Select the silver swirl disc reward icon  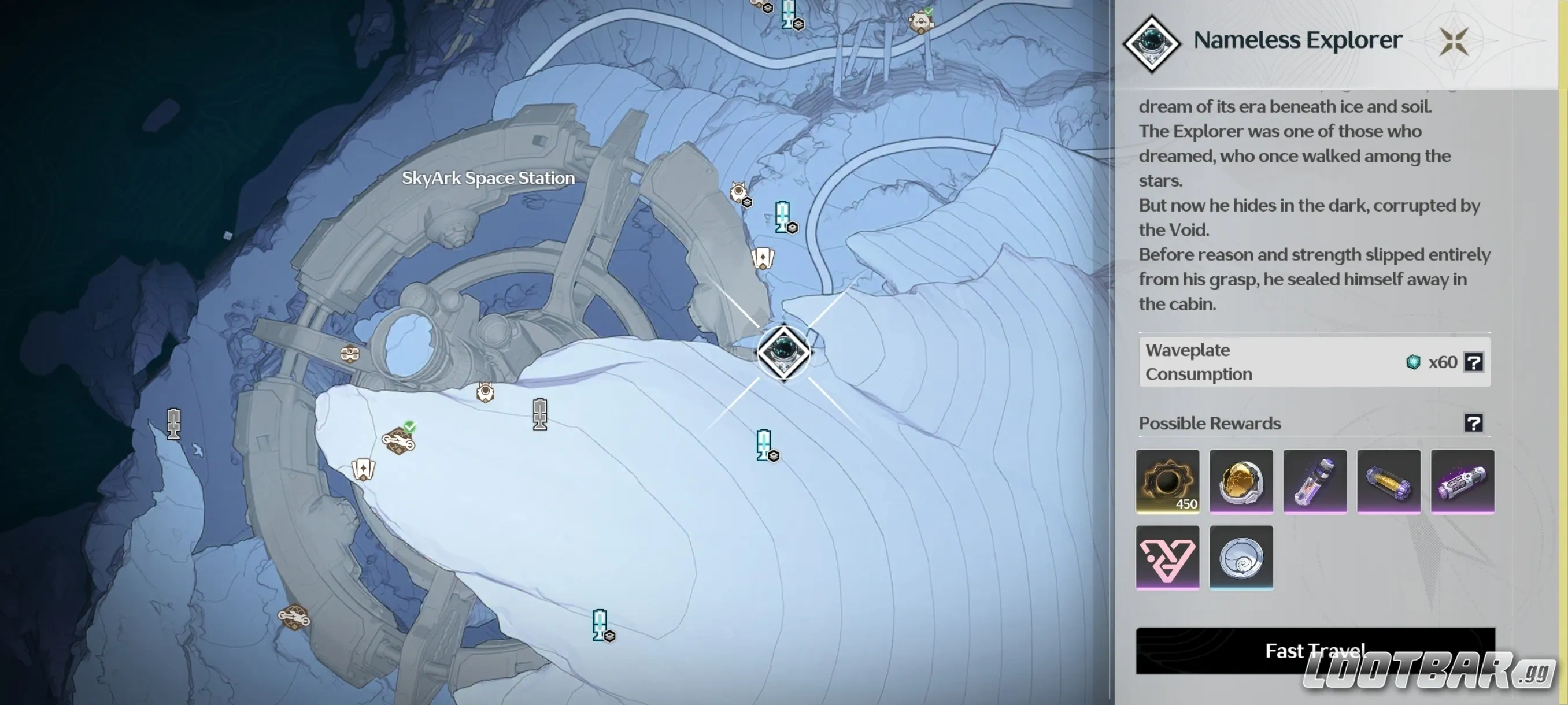pos(1242,558)
